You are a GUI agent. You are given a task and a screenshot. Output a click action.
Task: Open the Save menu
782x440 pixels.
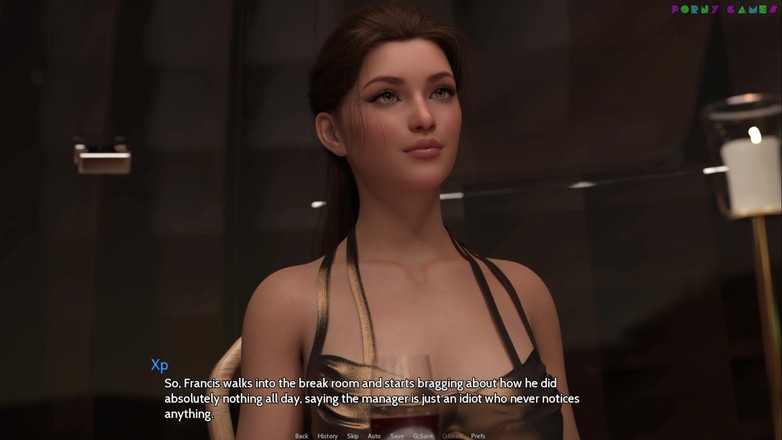click(397, 436)
